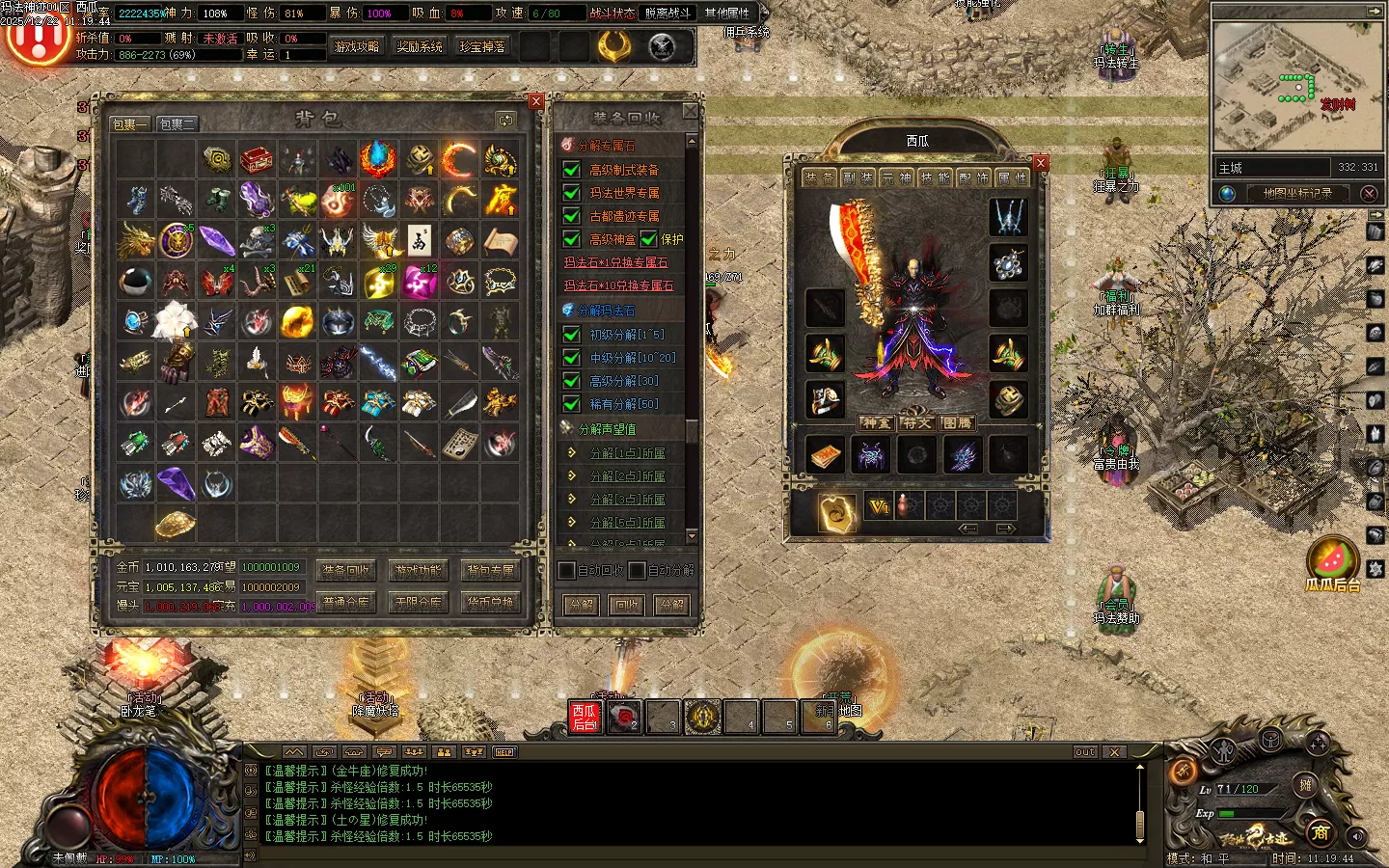Click the 瓜瓜后台 watermelon icon
This screenshot has width=1389, height=868.
pyautogui.click(x=1333, y=559)
